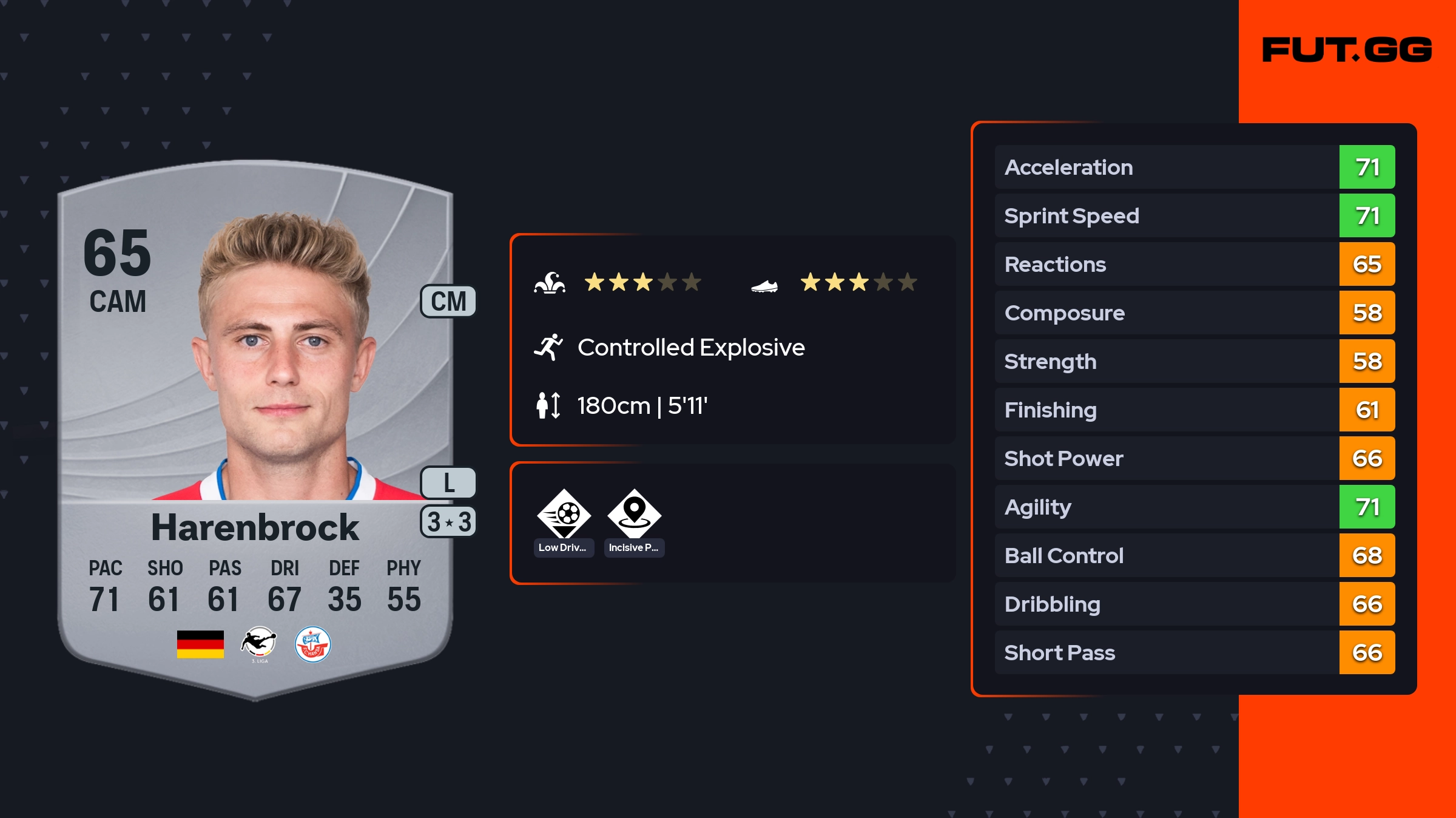Click the CM alternate position badge
Viewport: 1456px width, 818px height.
click(x=448, y=302)
